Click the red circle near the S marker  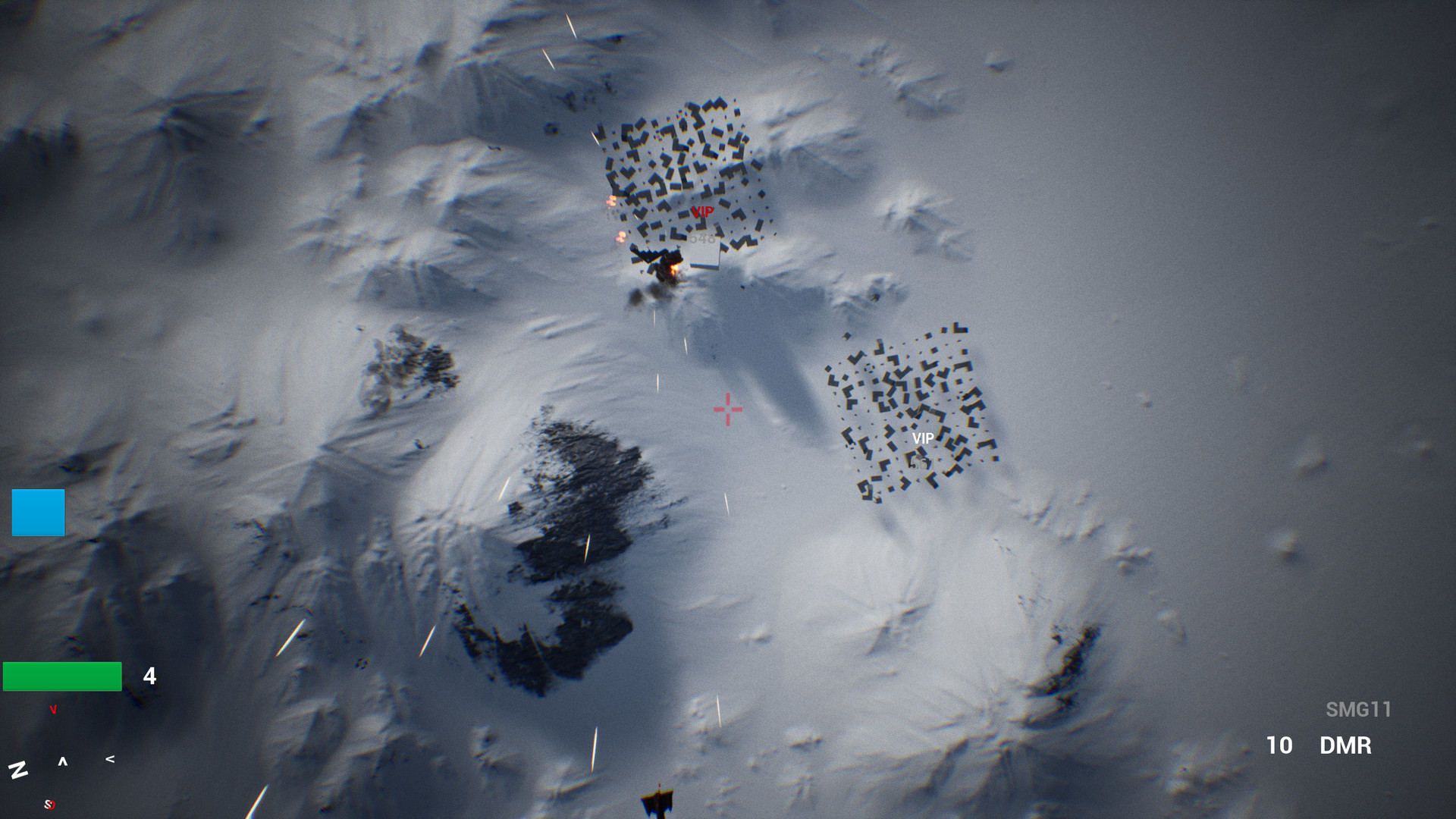pos(53,806)
